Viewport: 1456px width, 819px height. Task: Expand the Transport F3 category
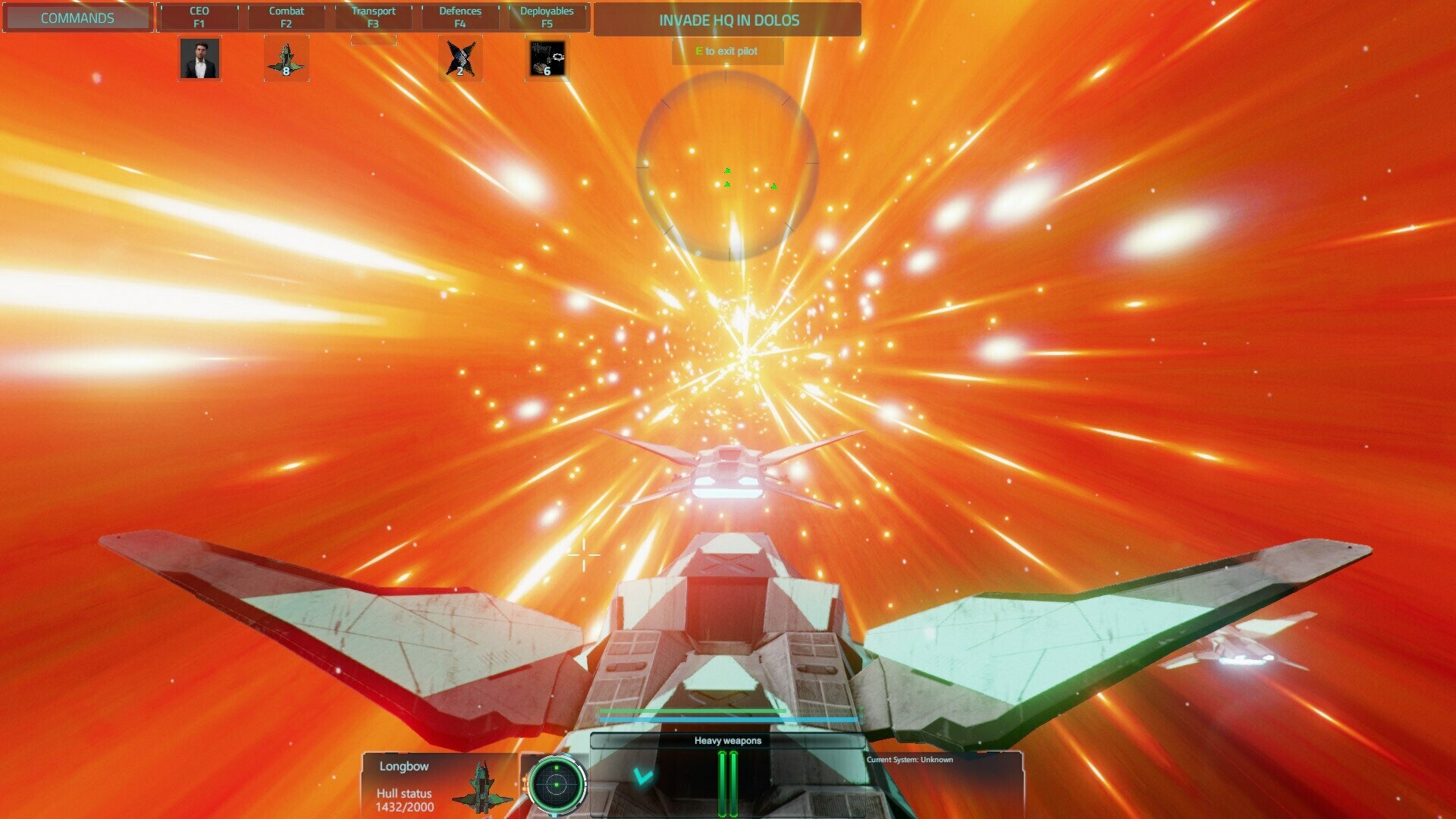tap(373, 16)
